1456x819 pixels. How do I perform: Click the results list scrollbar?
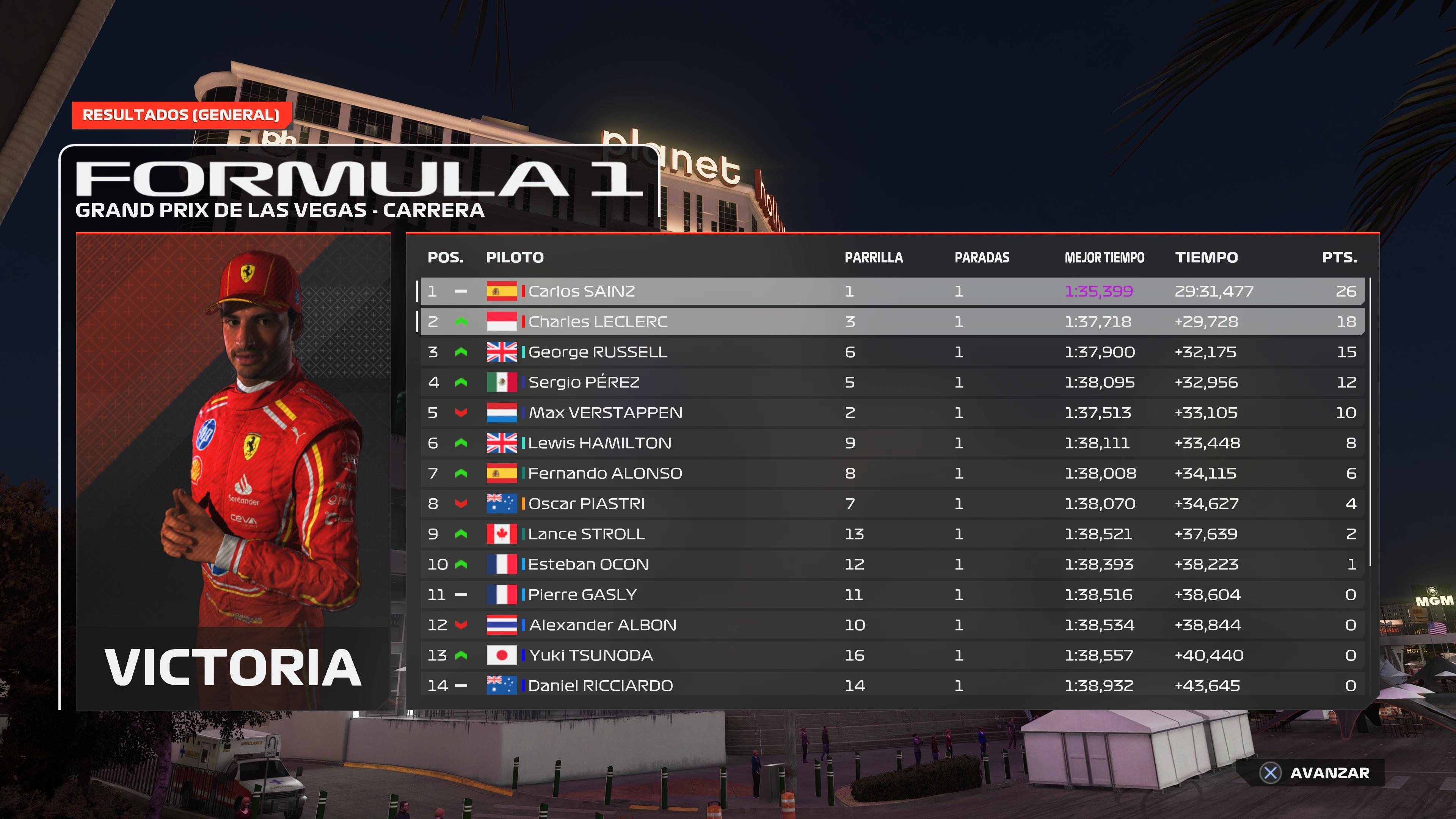[x=1371, y=421]
